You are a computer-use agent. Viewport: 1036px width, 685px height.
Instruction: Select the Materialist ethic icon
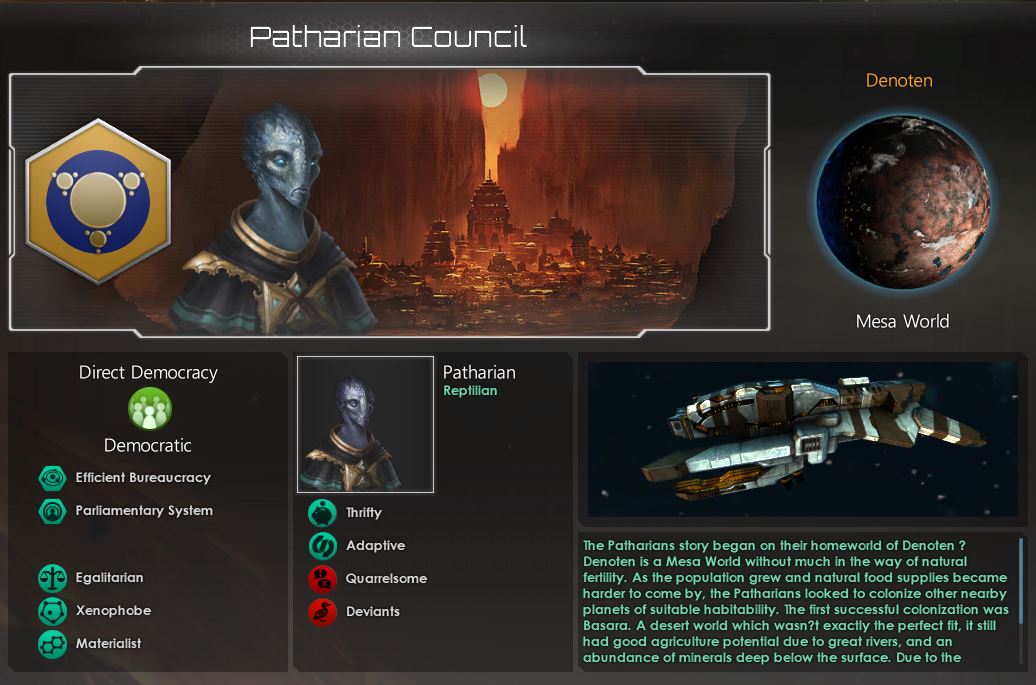pos(52,644)
